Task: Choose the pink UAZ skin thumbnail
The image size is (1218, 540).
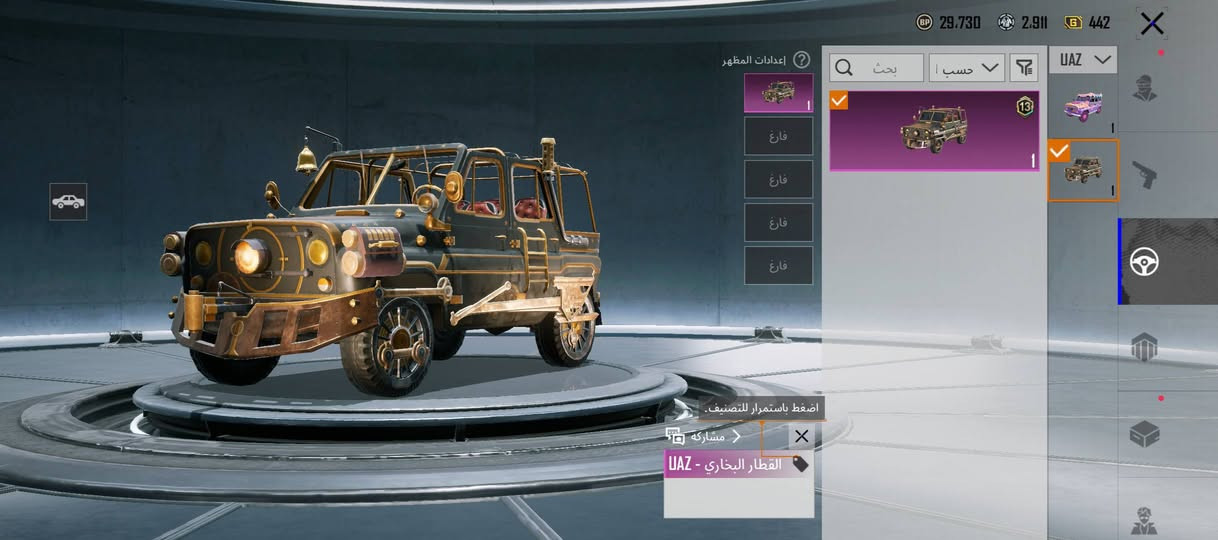Action: [x=1082, y=105]
